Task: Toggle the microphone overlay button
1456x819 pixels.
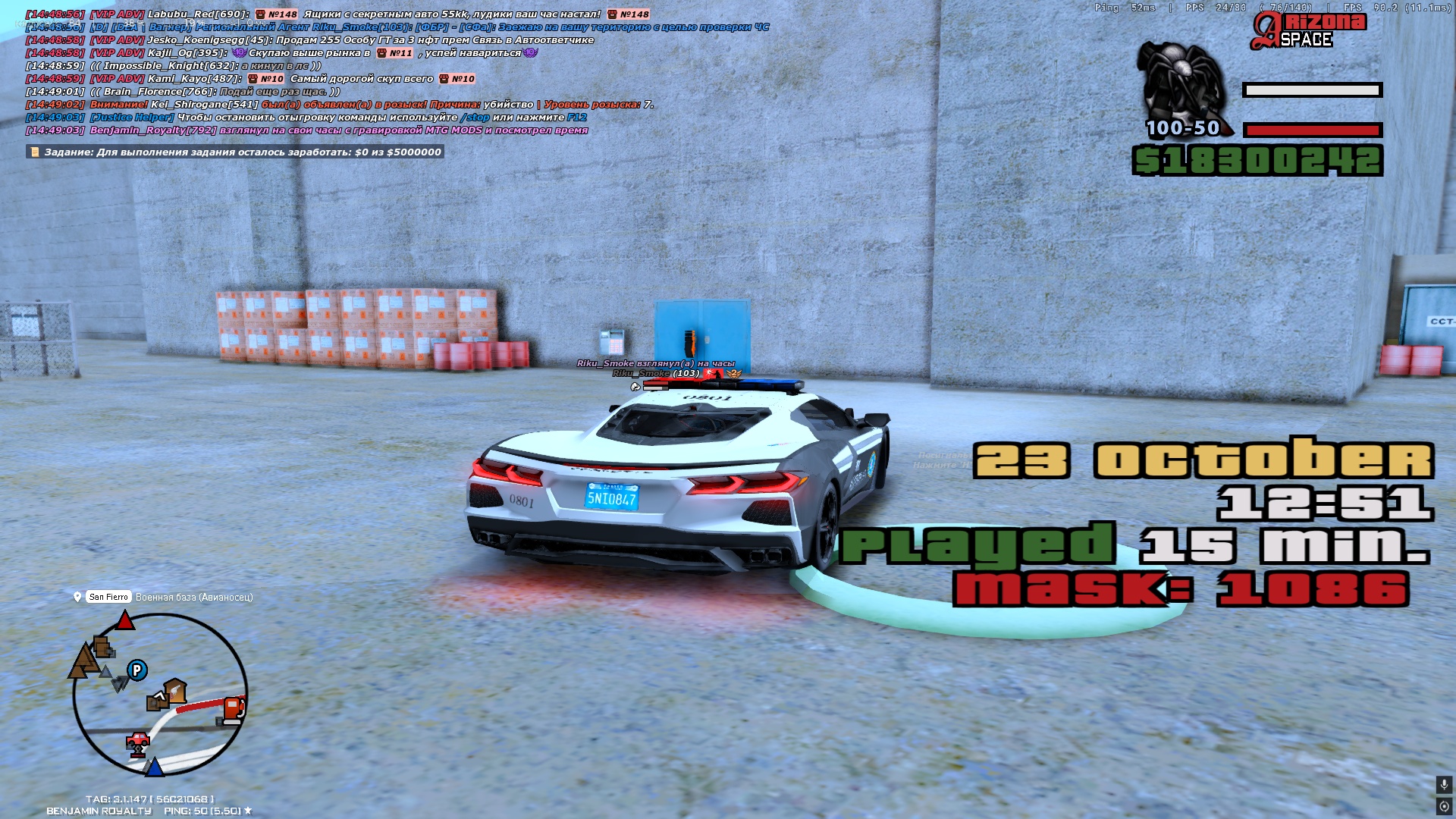Action: [1444, 785]
